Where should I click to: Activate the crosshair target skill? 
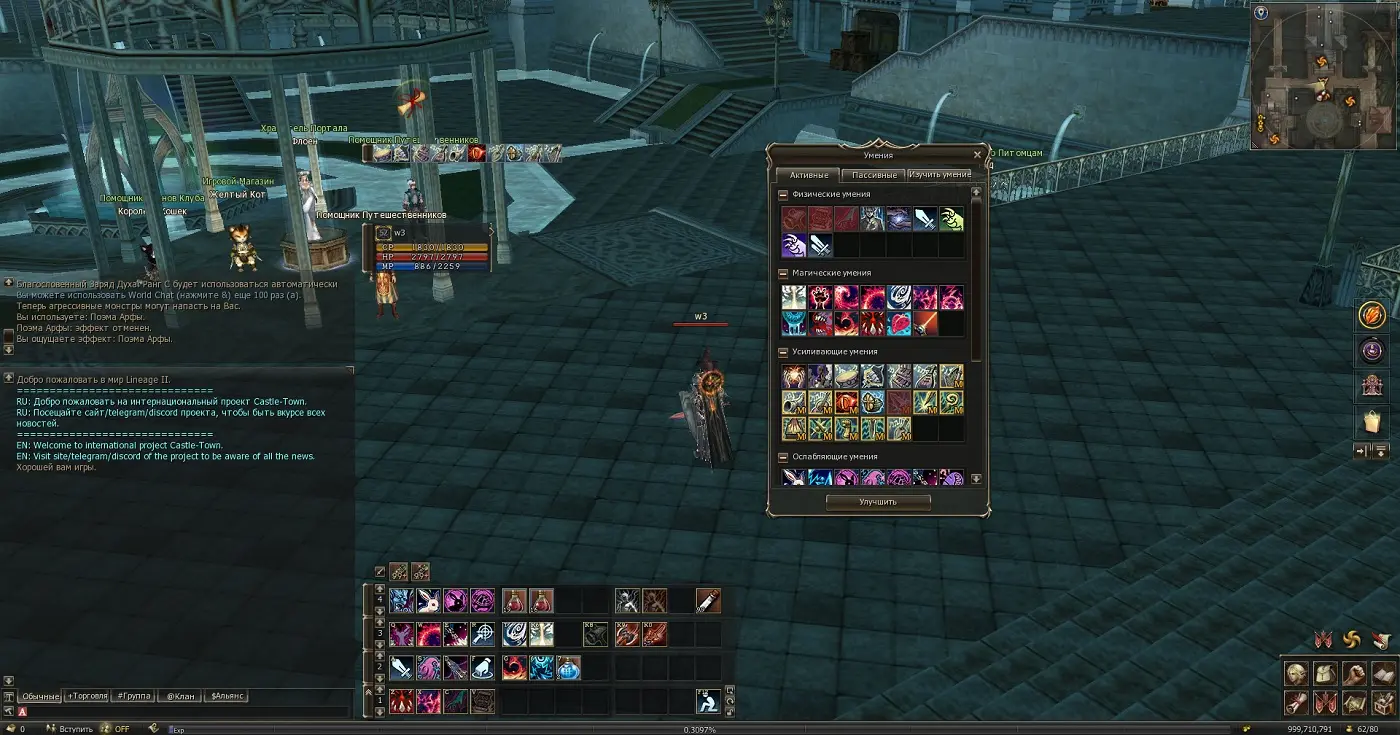point(482,634)
